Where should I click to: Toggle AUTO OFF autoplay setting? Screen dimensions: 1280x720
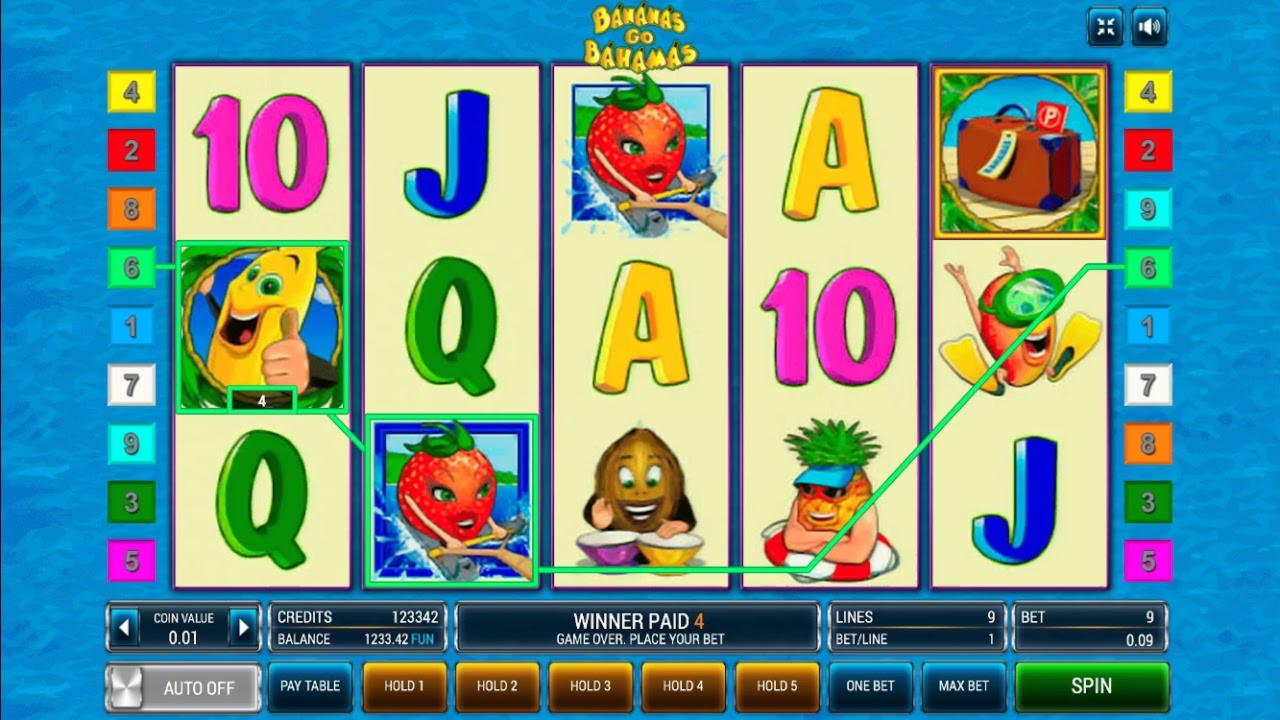(x=183, y=687)
